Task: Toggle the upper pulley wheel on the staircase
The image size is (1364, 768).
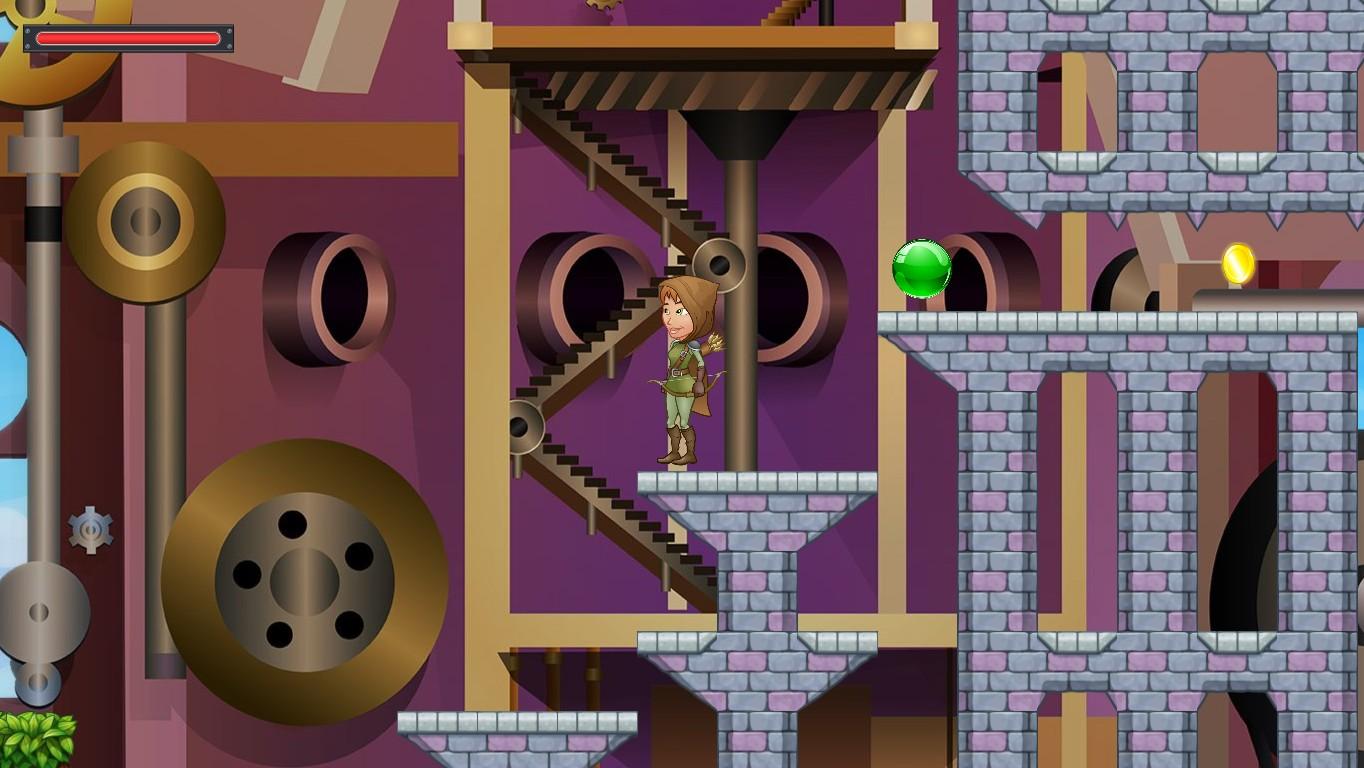Action: tap(722, 264)
